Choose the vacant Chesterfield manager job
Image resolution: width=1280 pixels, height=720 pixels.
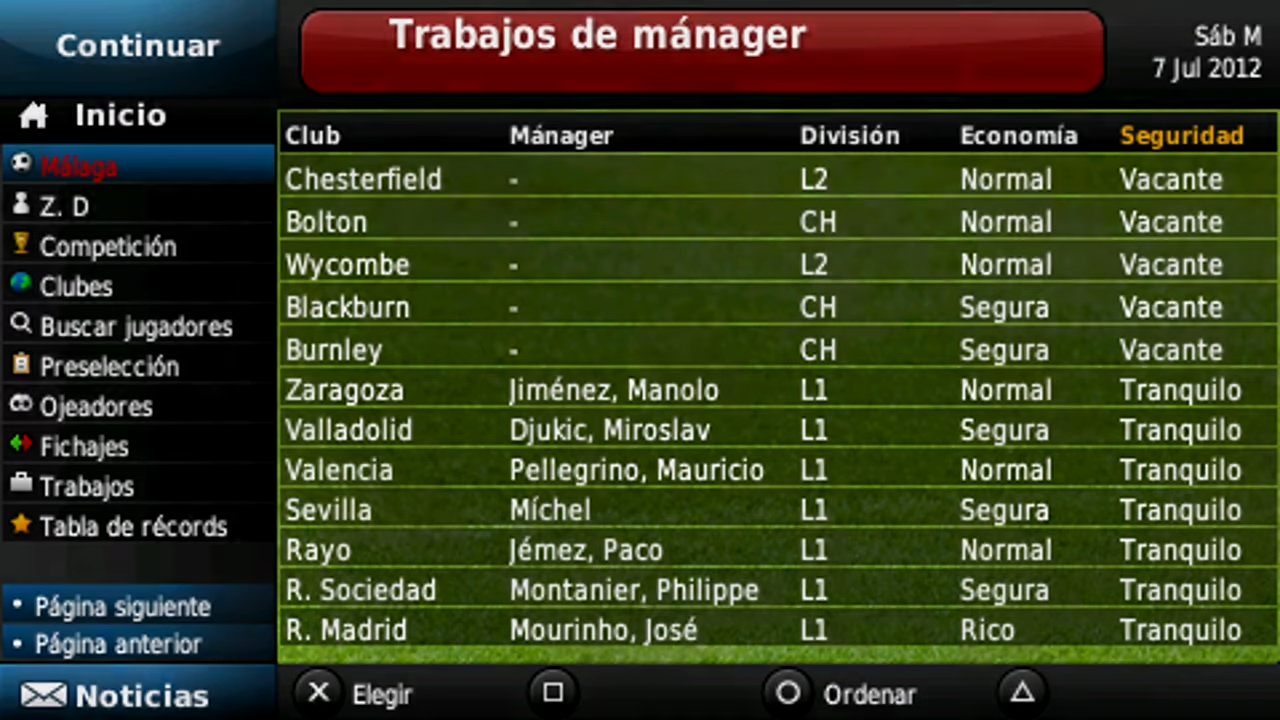pos(363,179)
